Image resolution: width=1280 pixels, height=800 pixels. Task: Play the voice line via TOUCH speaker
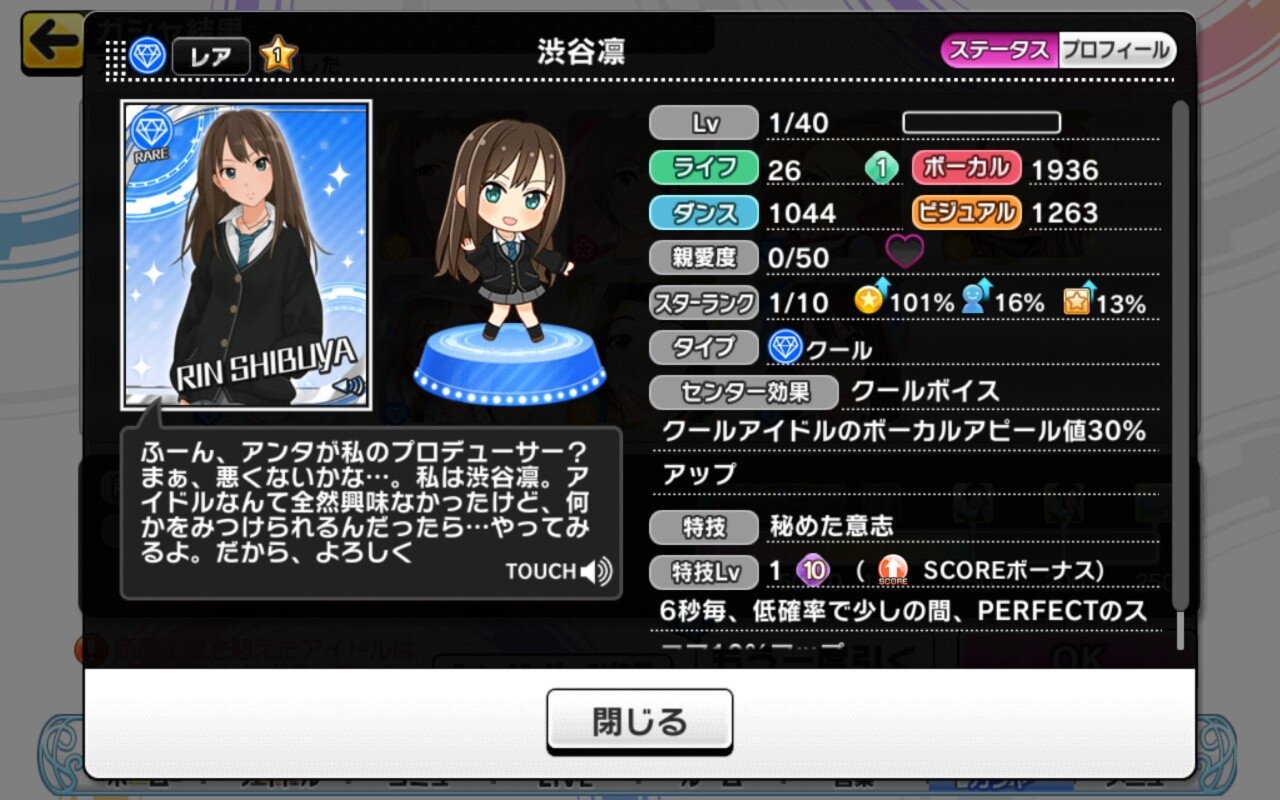558,571
